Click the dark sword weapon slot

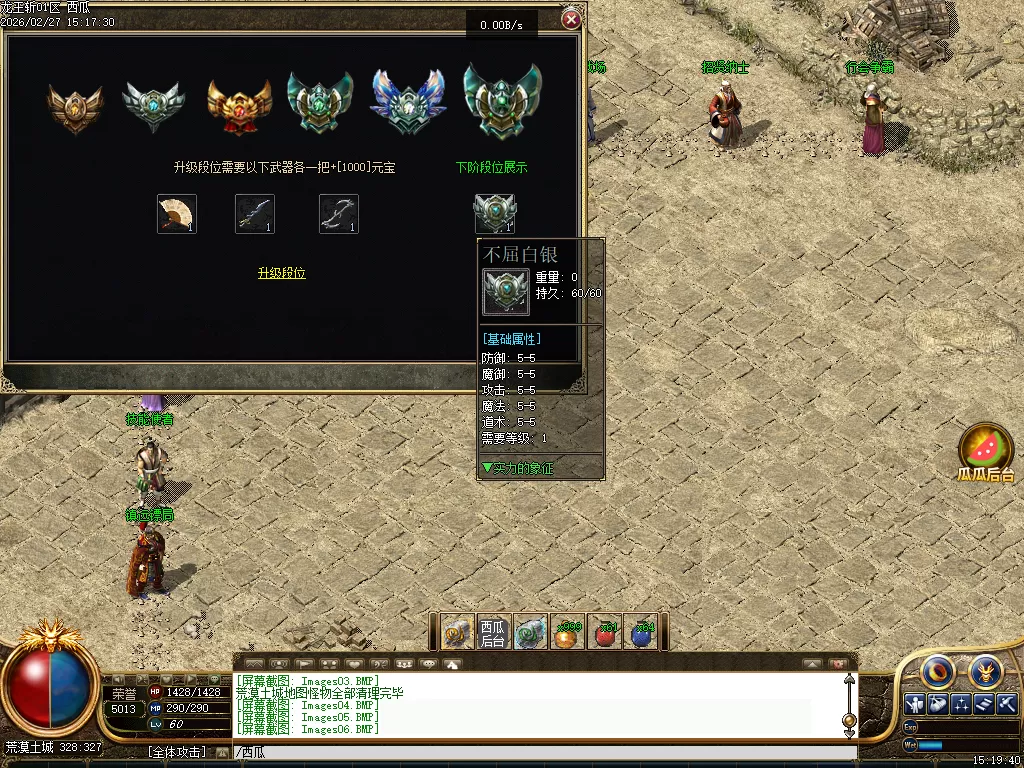pyautogui.click(x=255, y=214)
